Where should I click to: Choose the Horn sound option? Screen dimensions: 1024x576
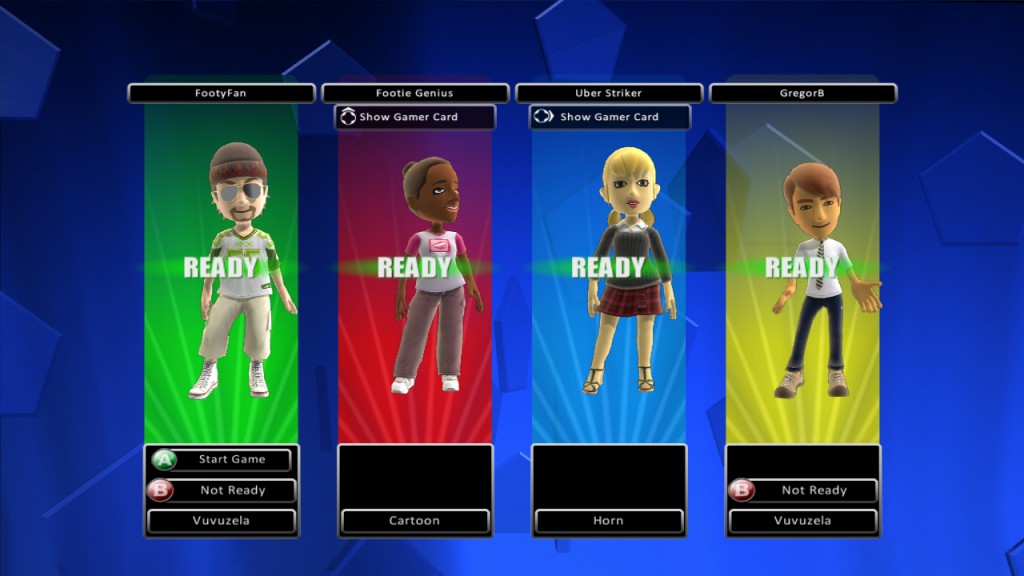tap(609, 521)
